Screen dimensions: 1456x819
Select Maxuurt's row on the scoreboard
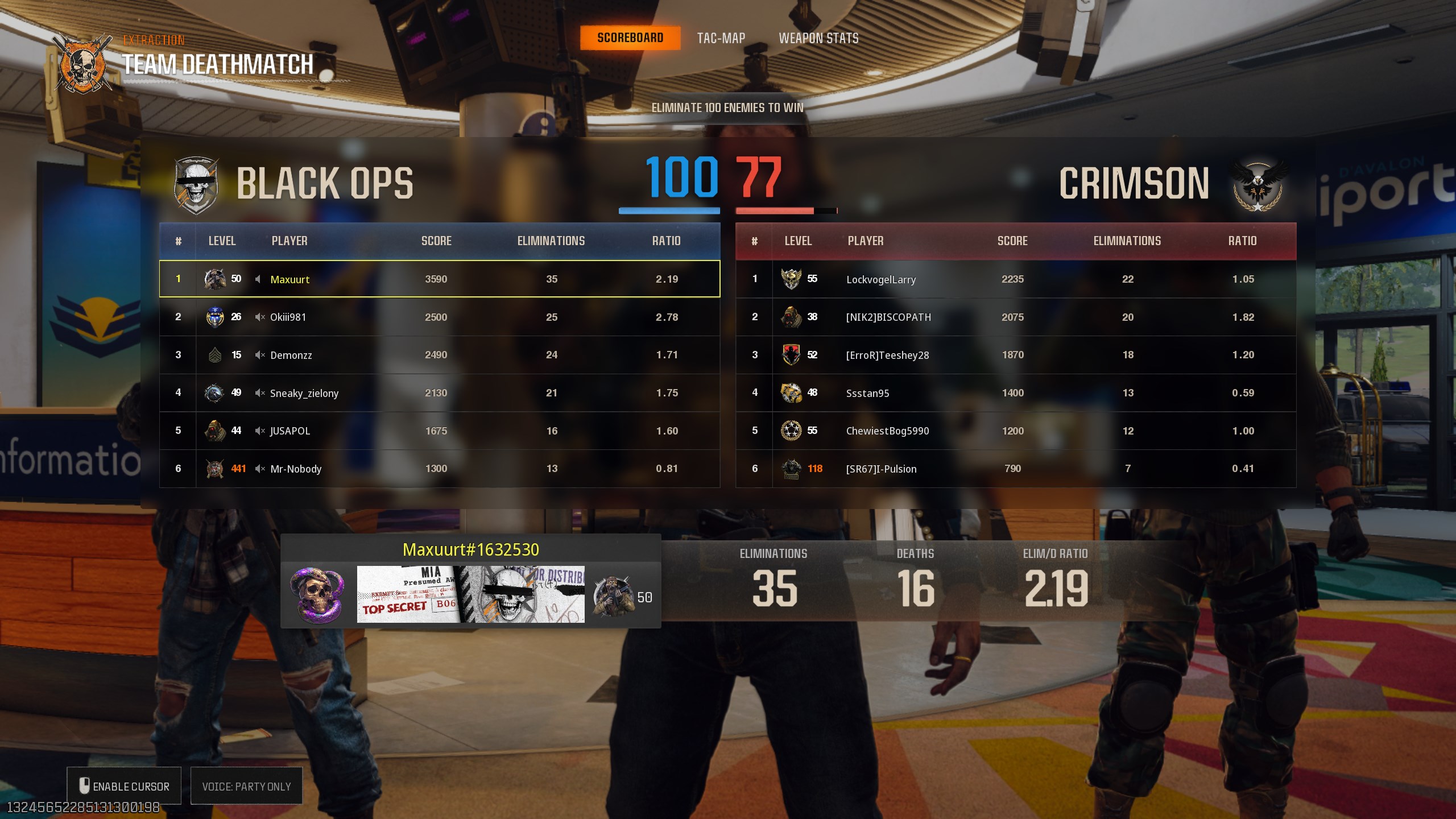(x=439, y=279)
